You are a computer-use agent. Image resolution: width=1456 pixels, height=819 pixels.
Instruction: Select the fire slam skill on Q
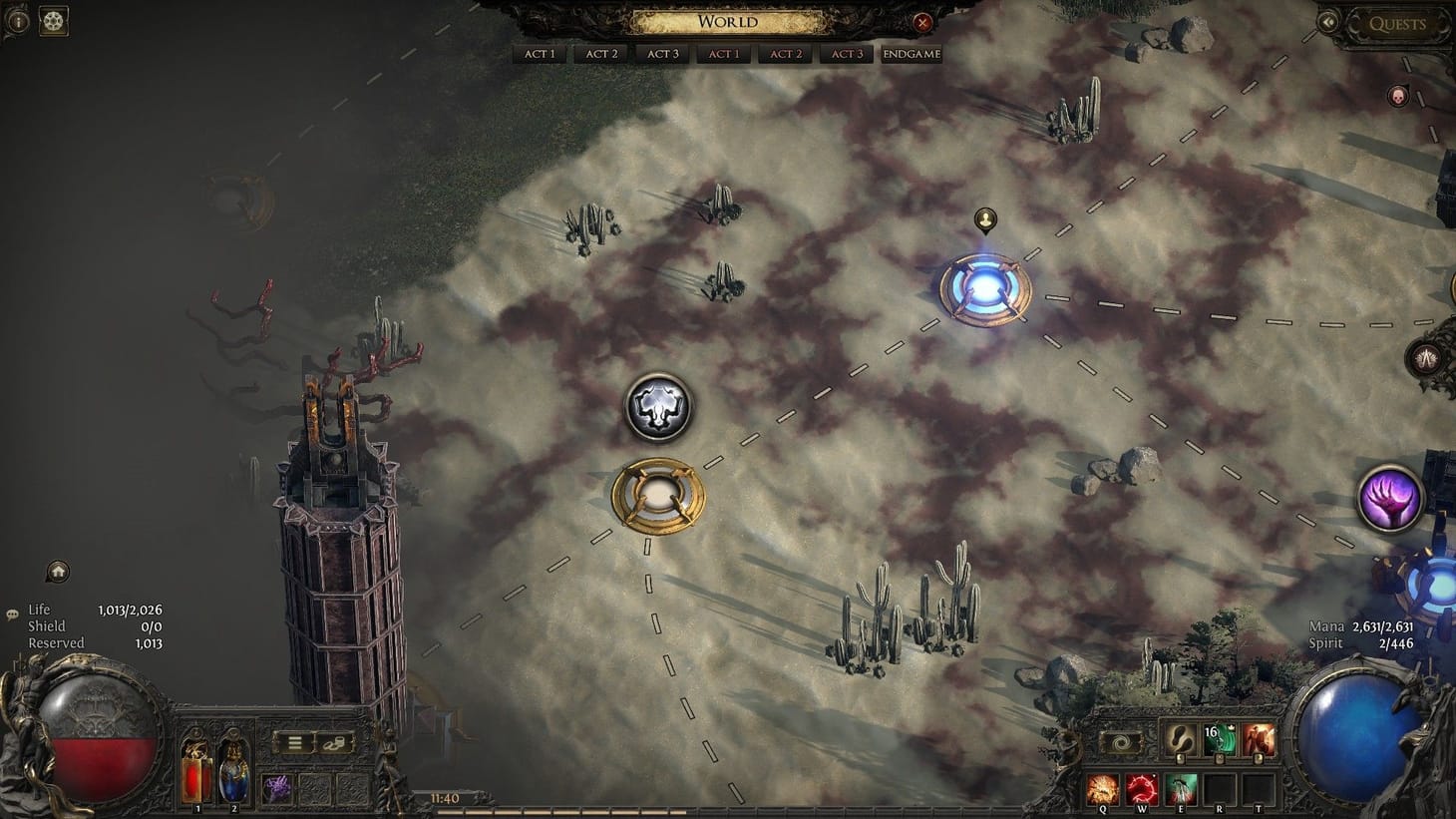(x=1102, y=788)
